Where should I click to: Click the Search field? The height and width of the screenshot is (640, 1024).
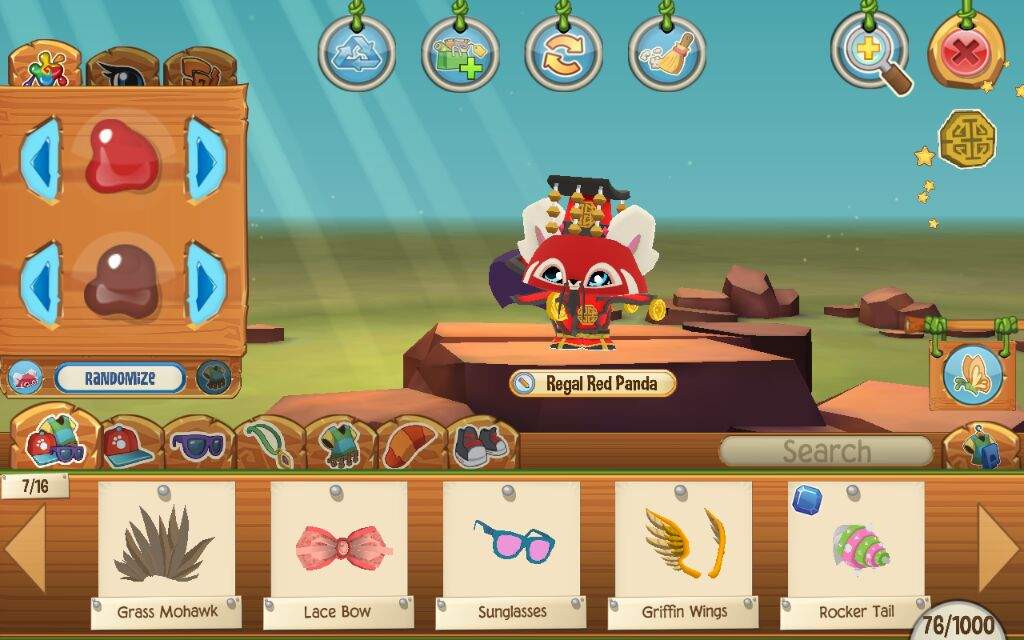pos(826,451)
